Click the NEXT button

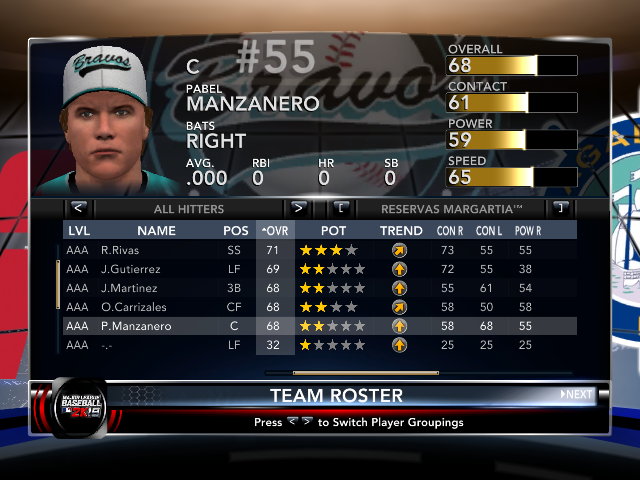pyautogui.click(x=576, y=394)
